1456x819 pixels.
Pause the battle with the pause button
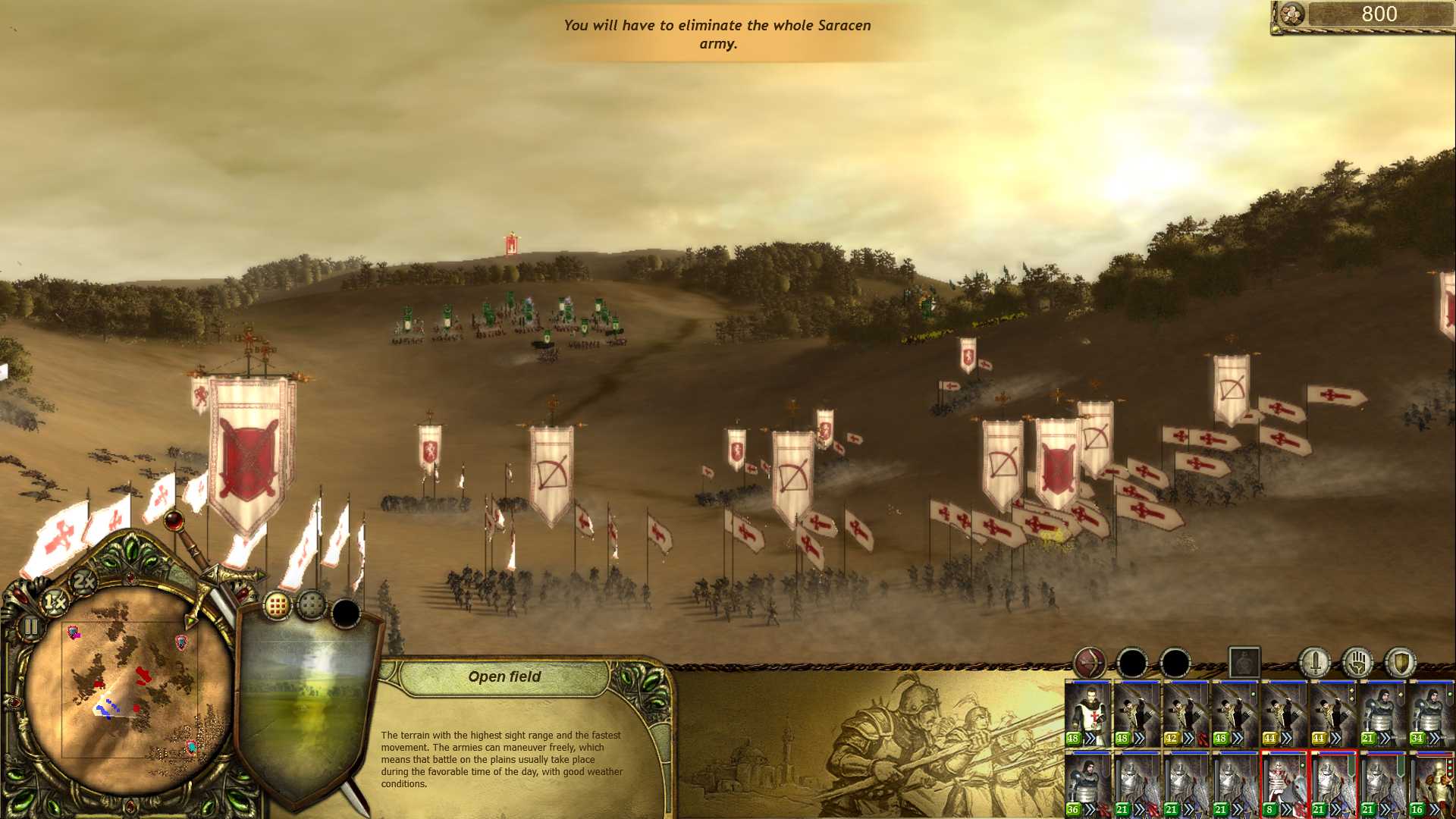(x=31, y=627)
